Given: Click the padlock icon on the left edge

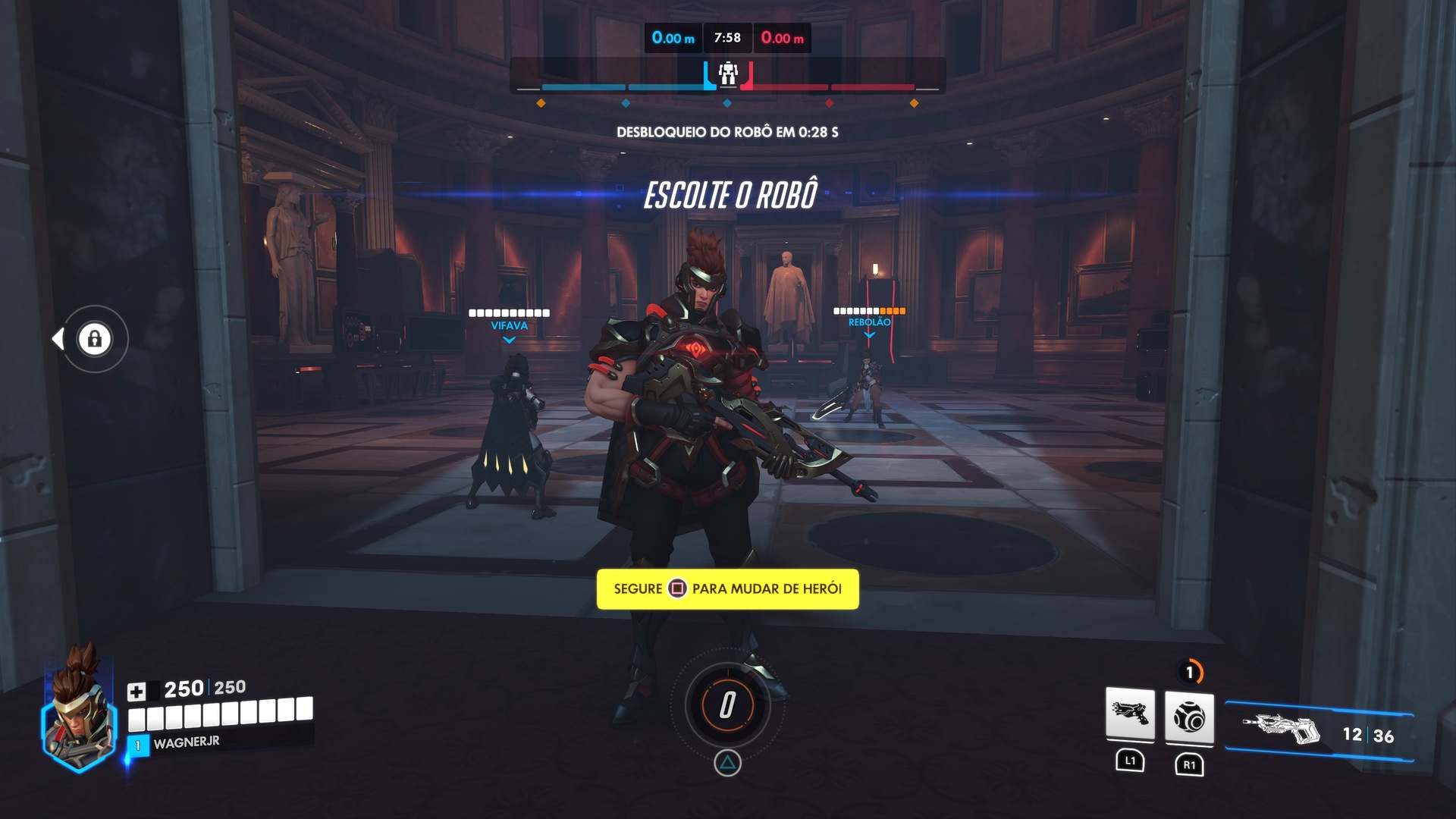Looking at the screenshot, I should (x=95, y=338).
